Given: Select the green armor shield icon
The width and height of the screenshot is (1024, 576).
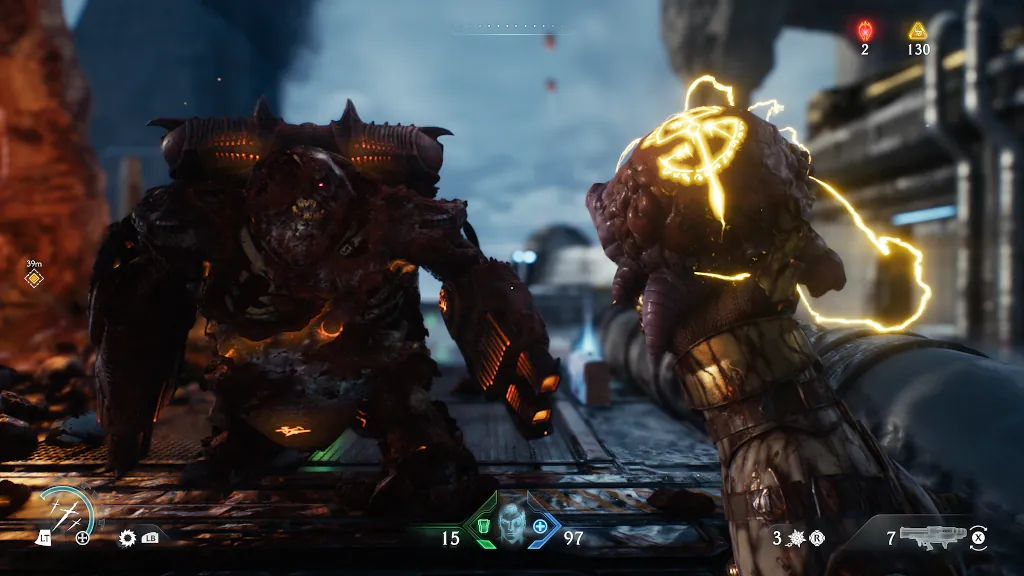Looking at the screenshot, I should [x=483, y=526].
